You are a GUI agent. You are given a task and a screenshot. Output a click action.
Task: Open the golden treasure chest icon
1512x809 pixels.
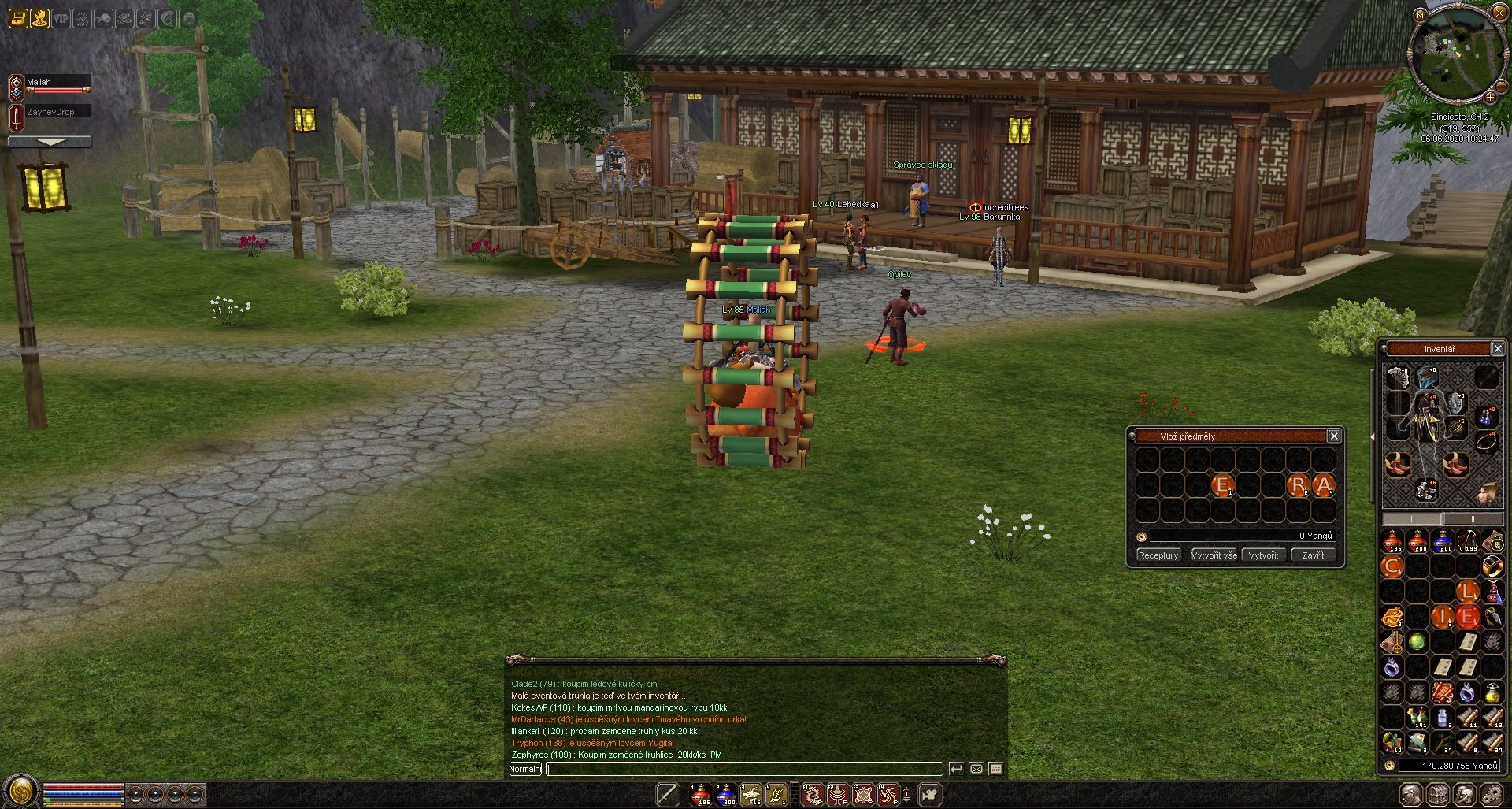pos(18,18)
